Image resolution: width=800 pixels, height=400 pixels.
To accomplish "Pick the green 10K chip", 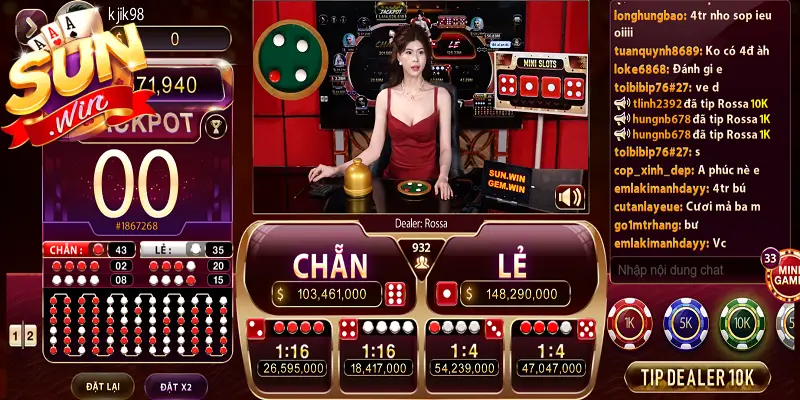I will (x=742, y=322).
